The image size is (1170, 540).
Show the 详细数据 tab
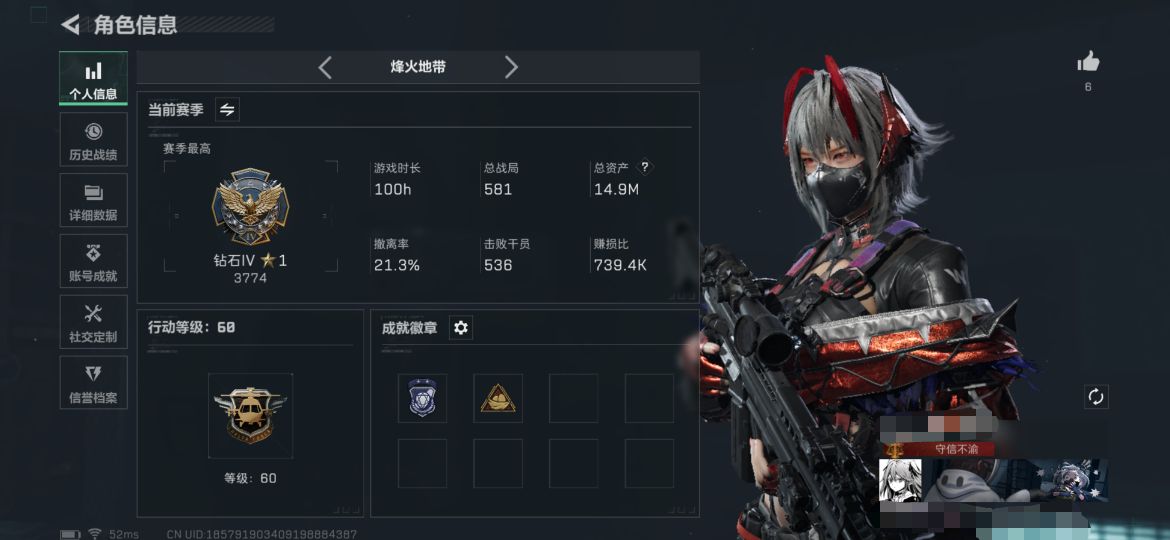point(93,200)
